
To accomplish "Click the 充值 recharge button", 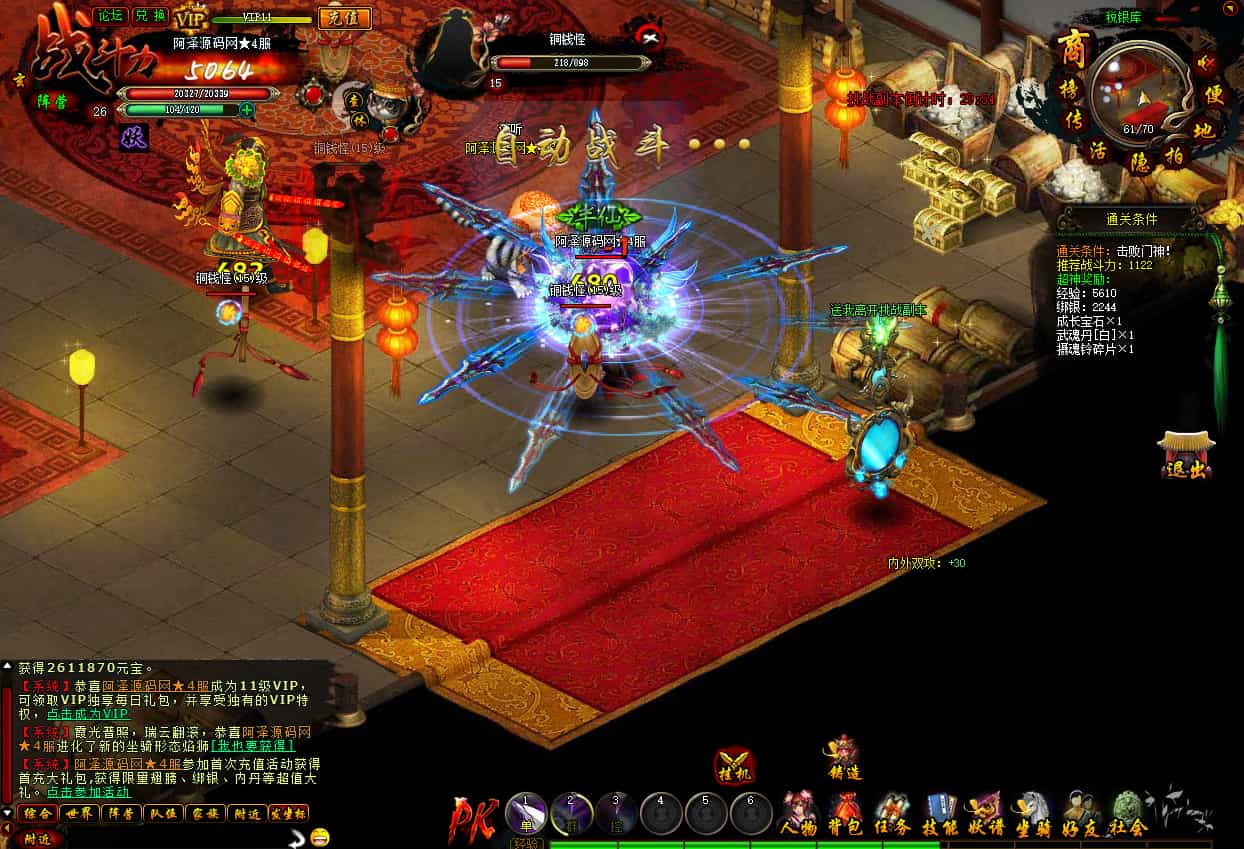I will point(345,18).
